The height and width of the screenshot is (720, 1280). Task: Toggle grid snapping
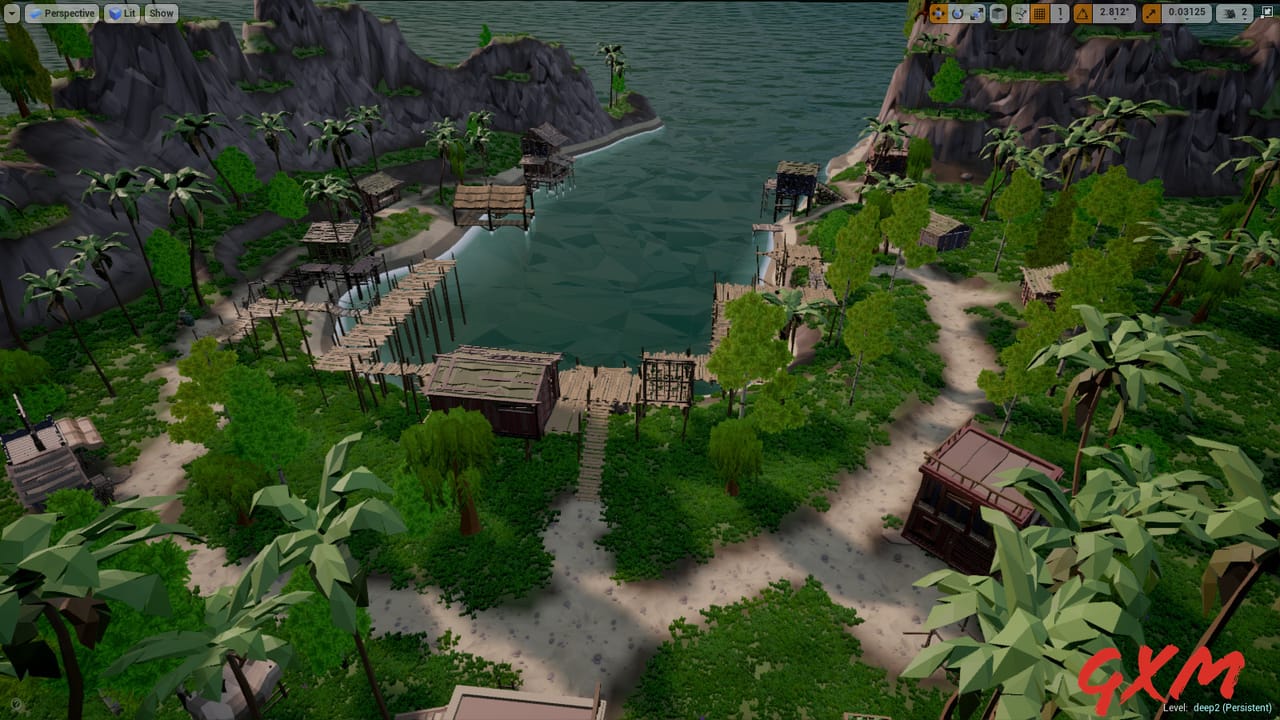click(1042, 13)
